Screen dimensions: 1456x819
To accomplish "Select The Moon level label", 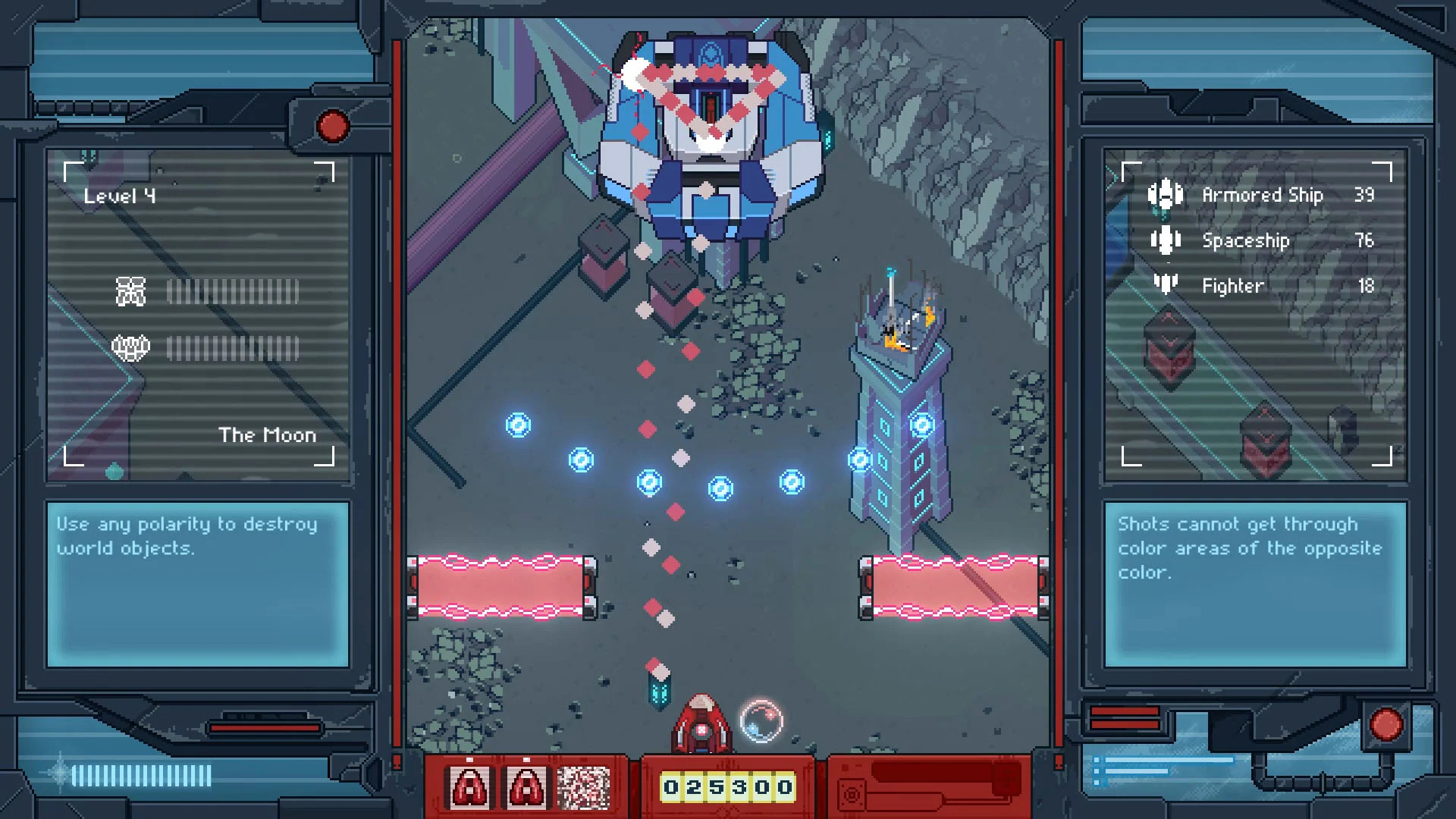I will point(266,435).
